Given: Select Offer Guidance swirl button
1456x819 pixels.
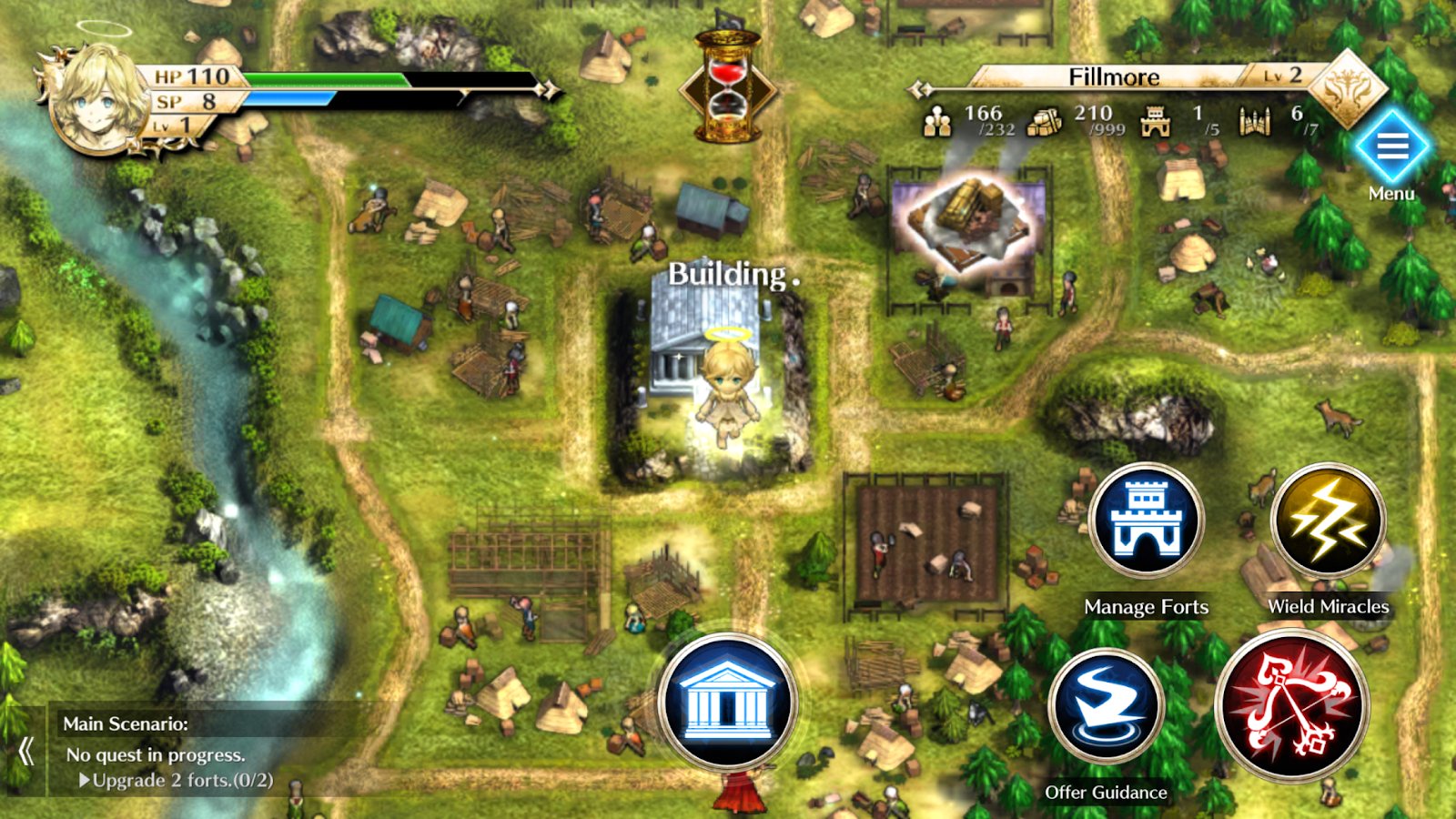Looking at the screenshot, I should 1106,707.
